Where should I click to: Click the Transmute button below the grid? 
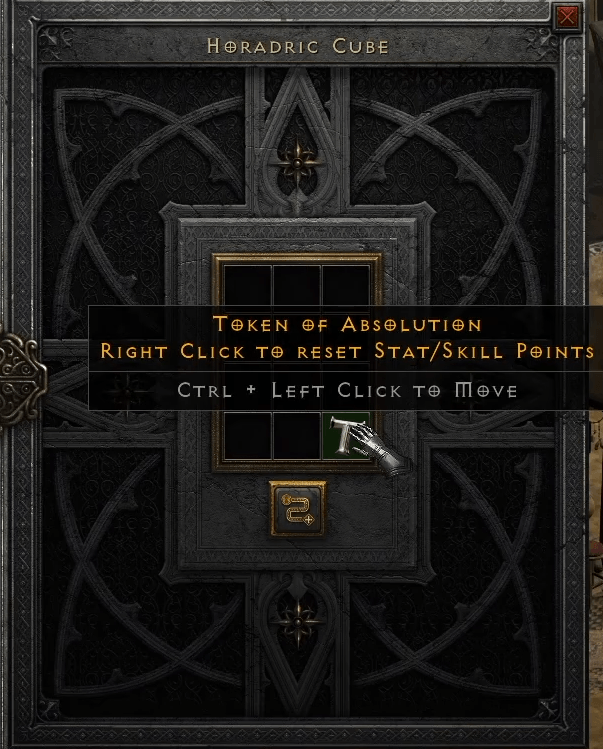pos(299,507)
